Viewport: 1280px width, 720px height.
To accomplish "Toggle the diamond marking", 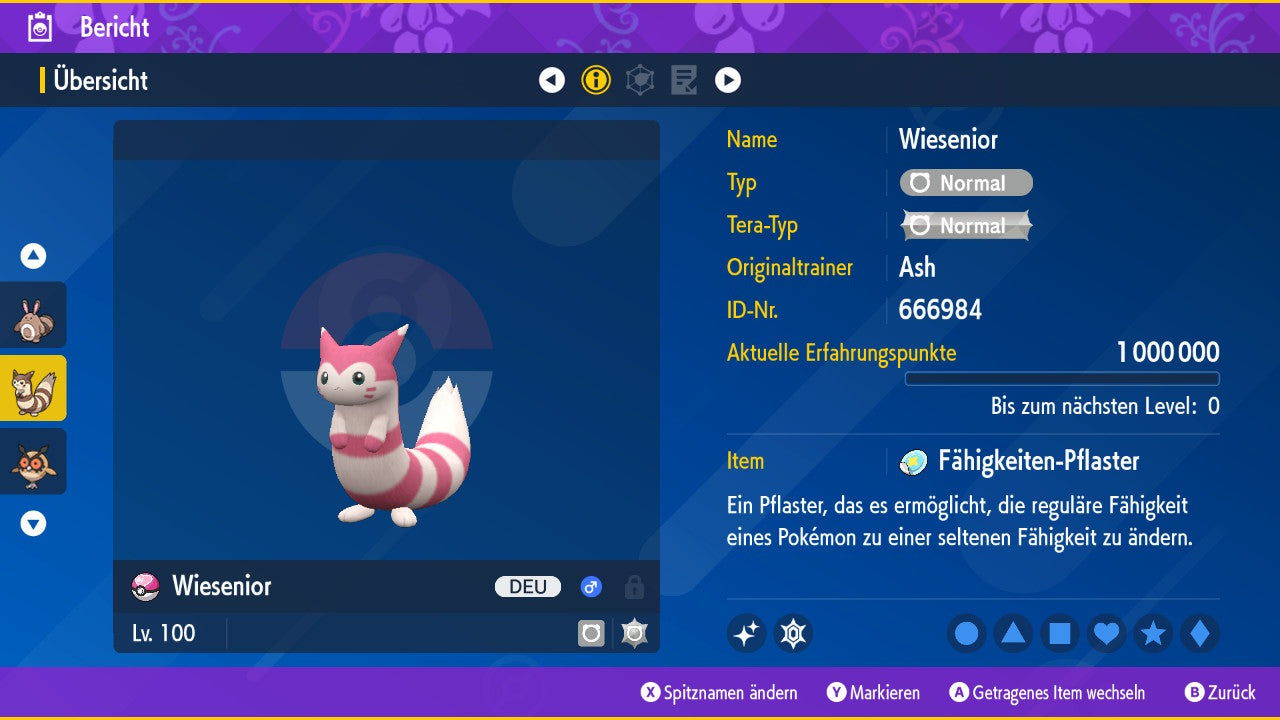I will click(x=1200, y=634).
